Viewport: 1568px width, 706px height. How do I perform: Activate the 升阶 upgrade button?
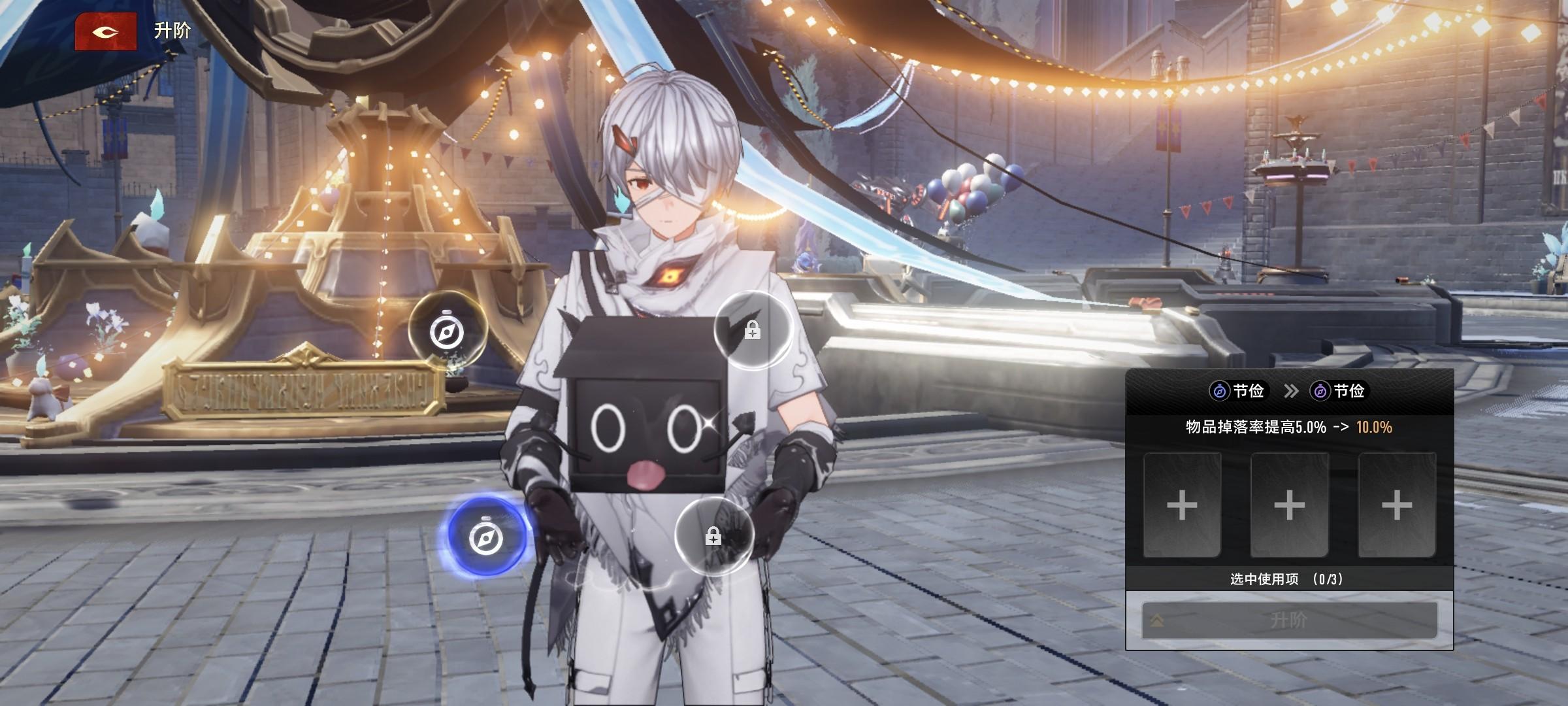pos(1289,620)
